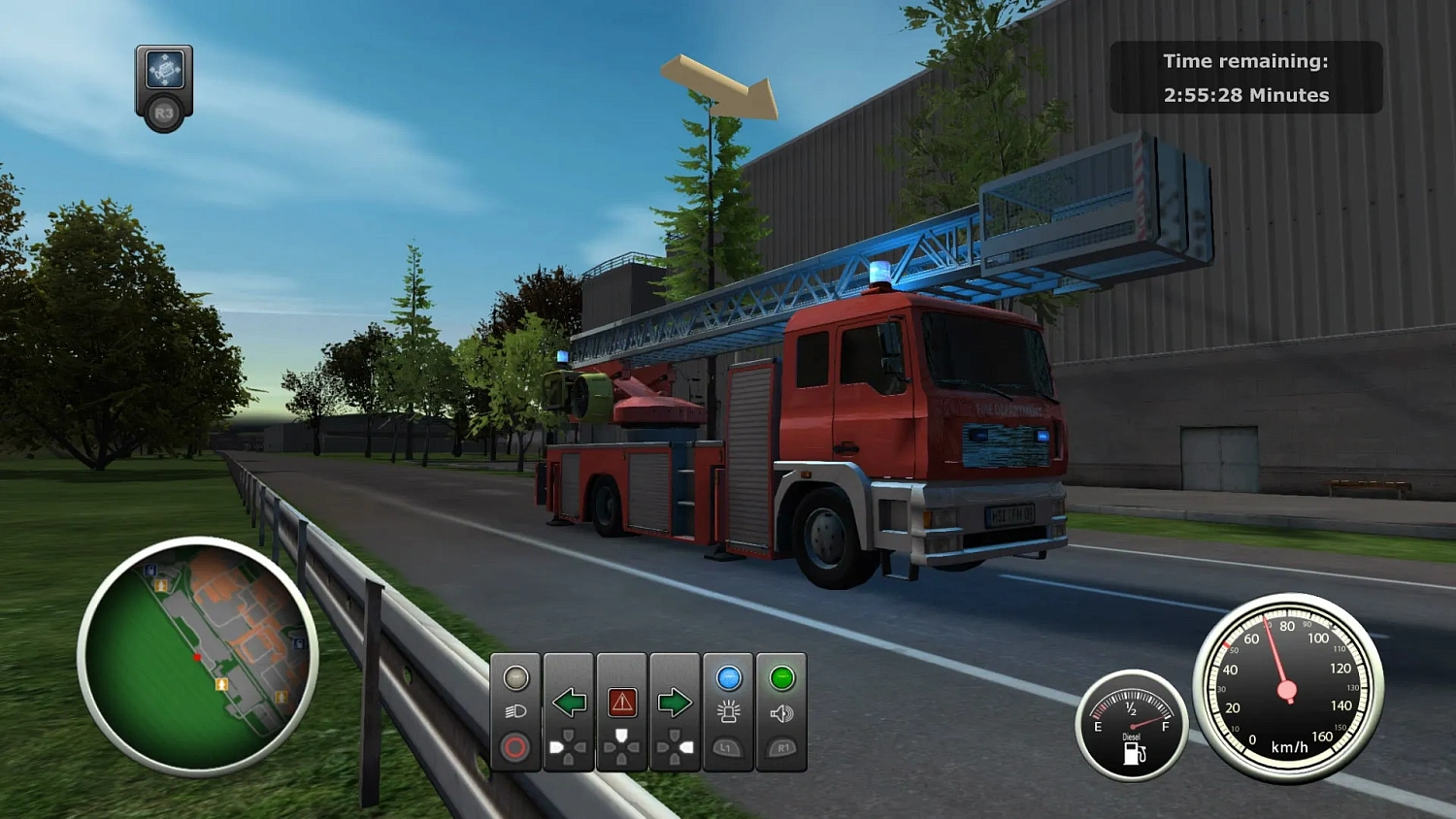The width and height of the screenshot is (1456, 819).
Task: Click the red hazard warning triangle icon
Action: point(622,702)
